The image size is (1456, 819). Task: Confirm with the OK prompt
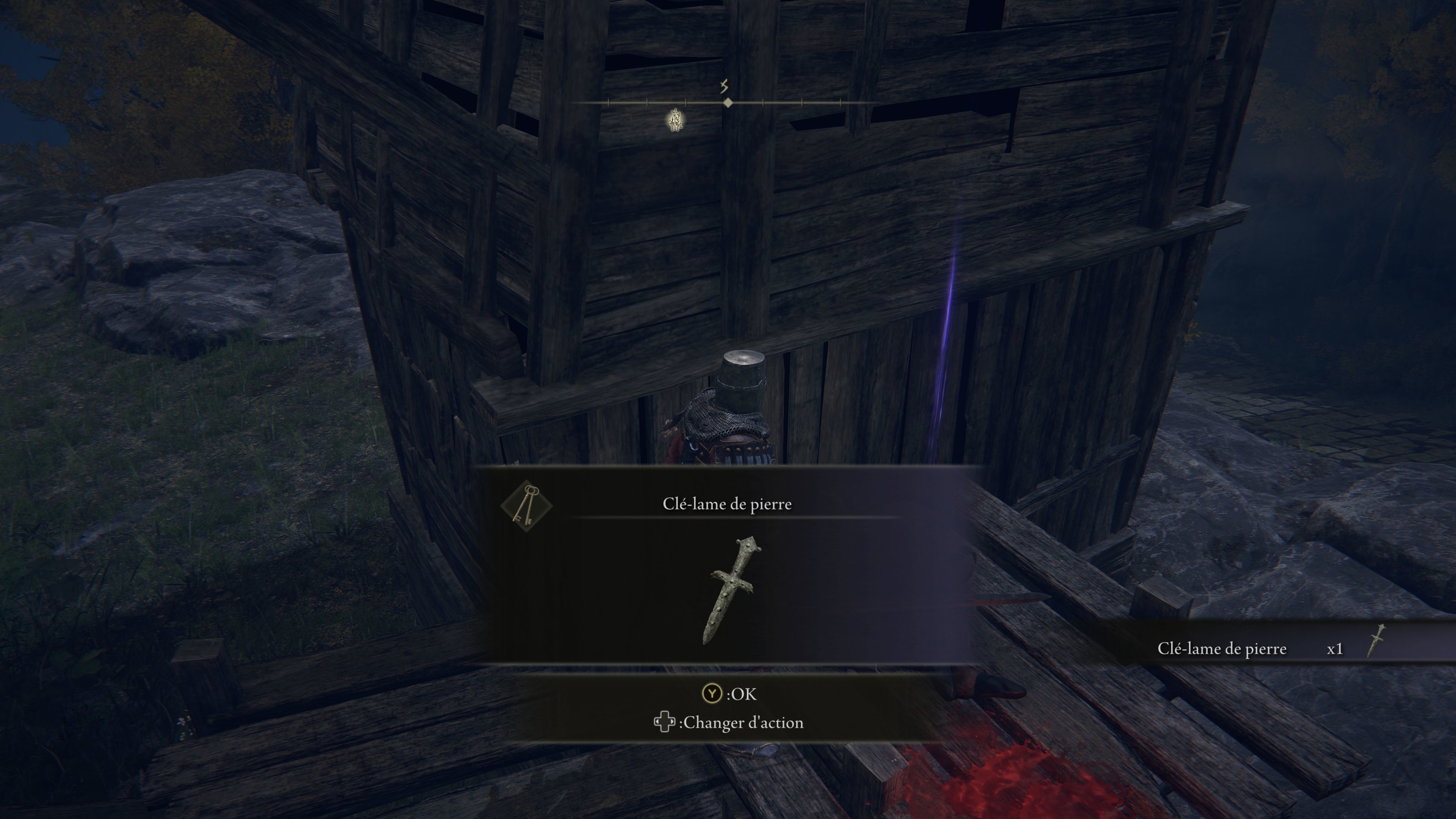click(x=735, y=695)
